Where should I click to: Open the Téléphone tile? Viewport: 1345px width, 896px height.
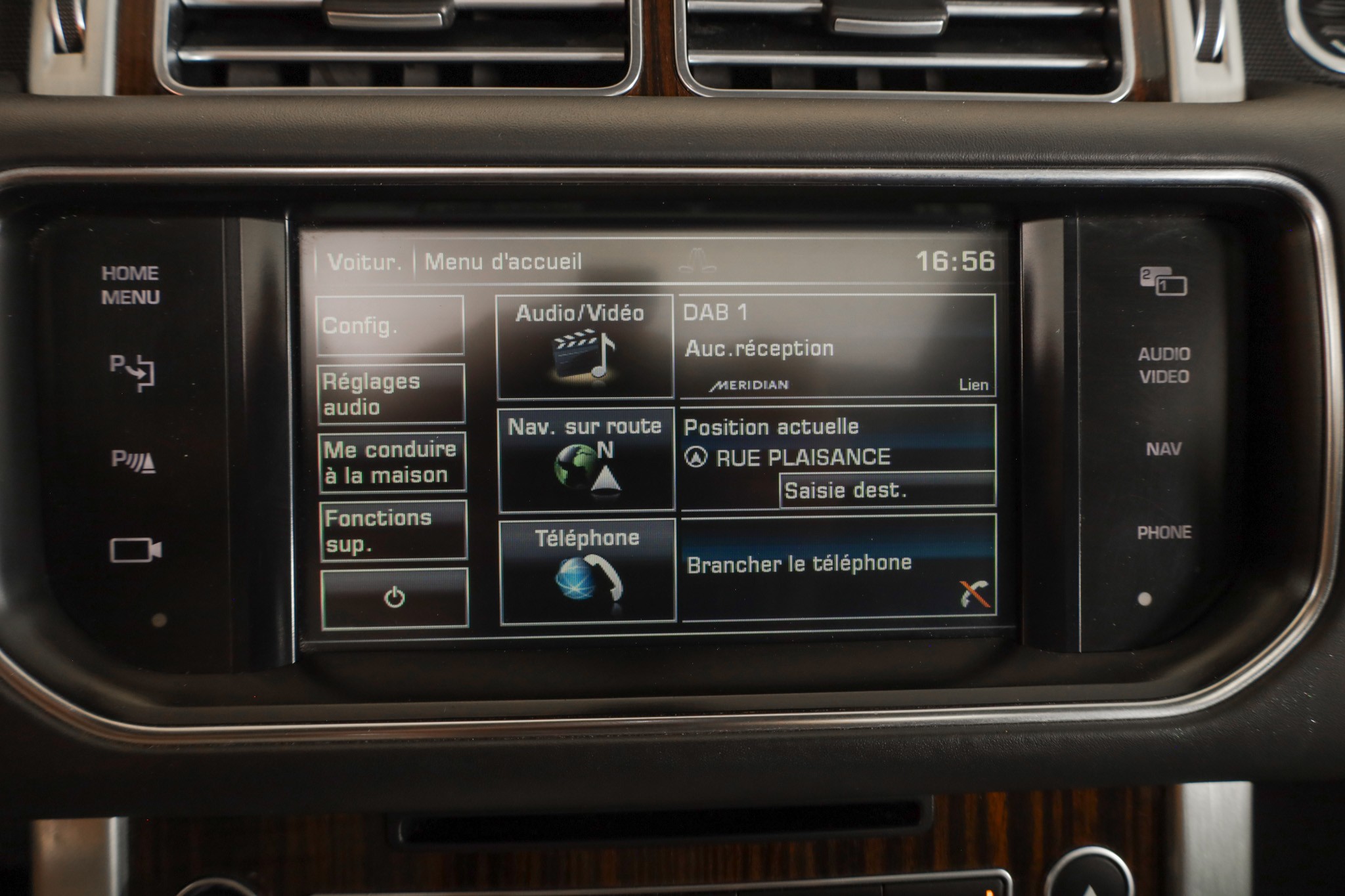click(588, 570)
